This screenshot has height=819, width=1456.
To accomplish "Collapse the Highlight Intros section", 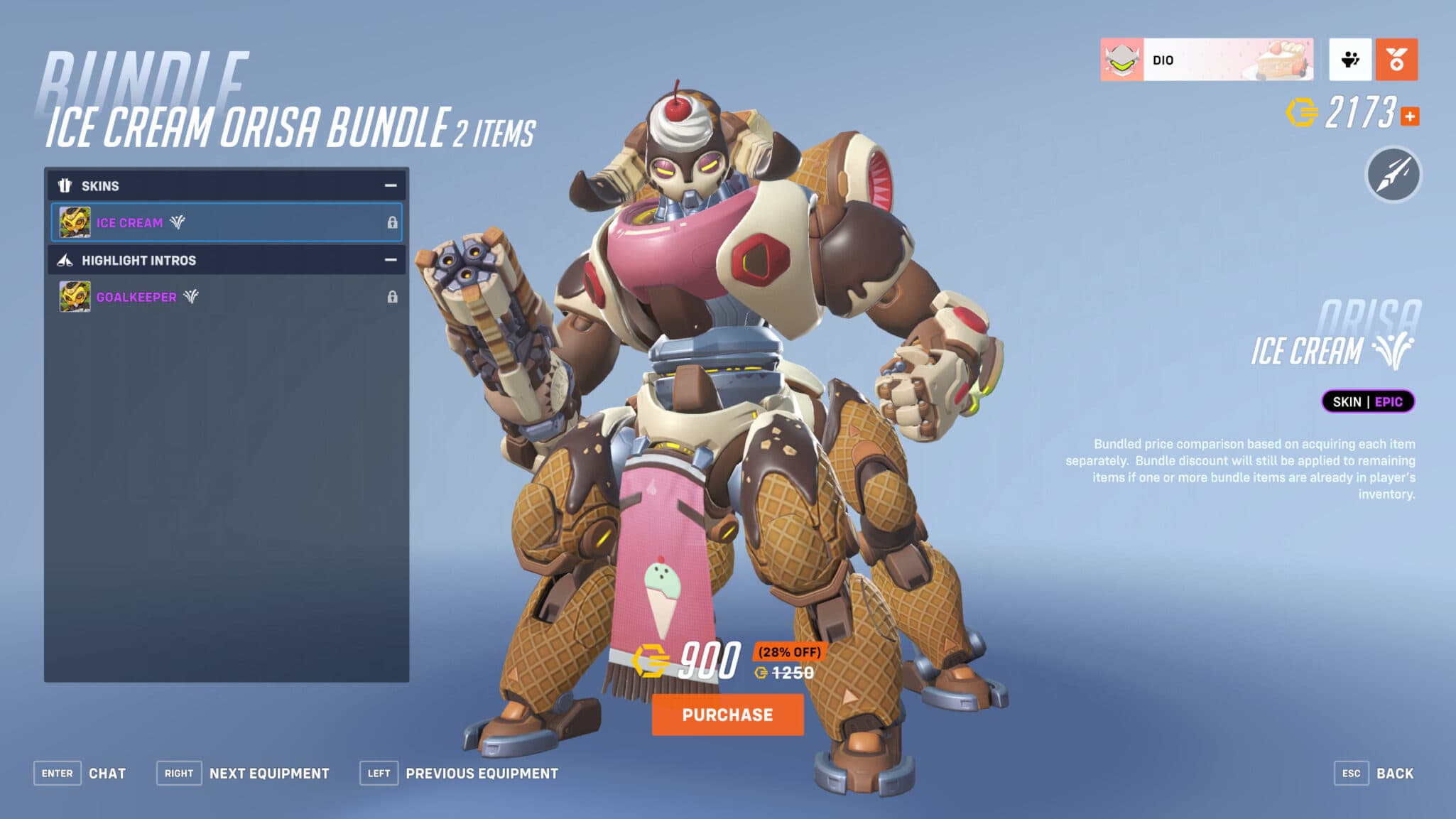I will 390,261.
